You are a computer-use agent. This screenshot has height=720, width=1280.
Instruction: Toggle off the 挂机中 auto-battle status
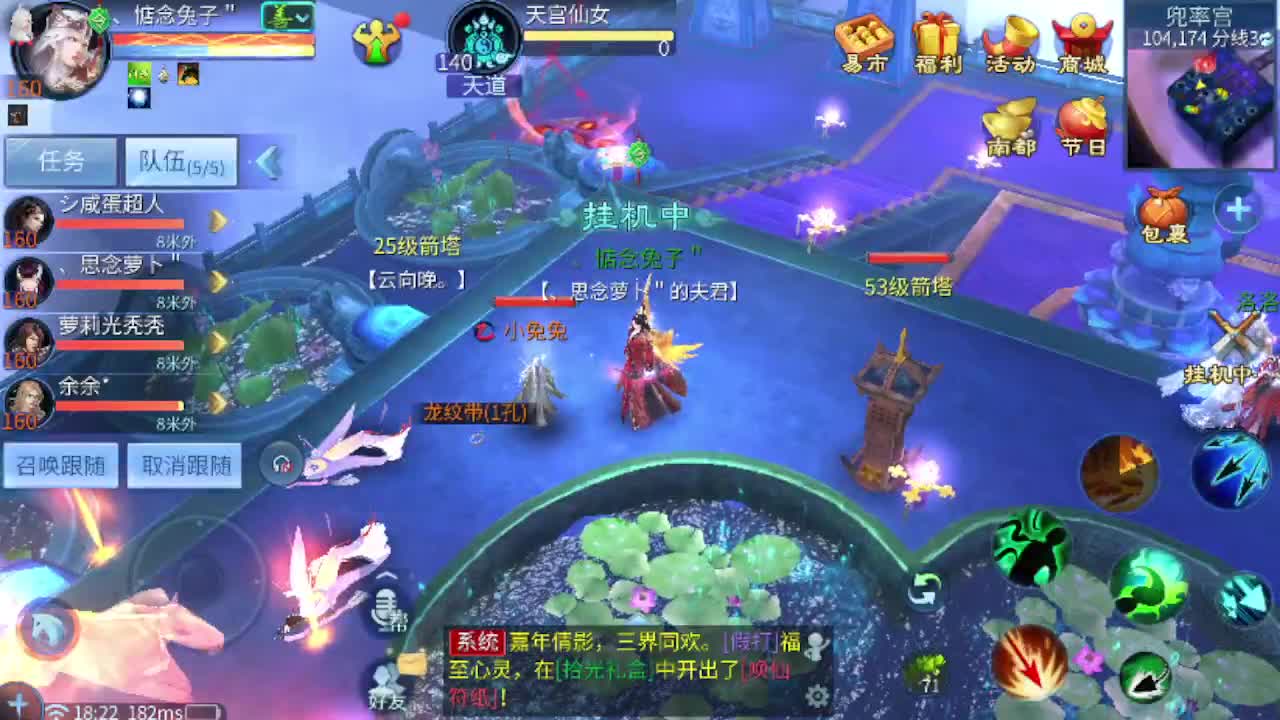tap(636, 215)
